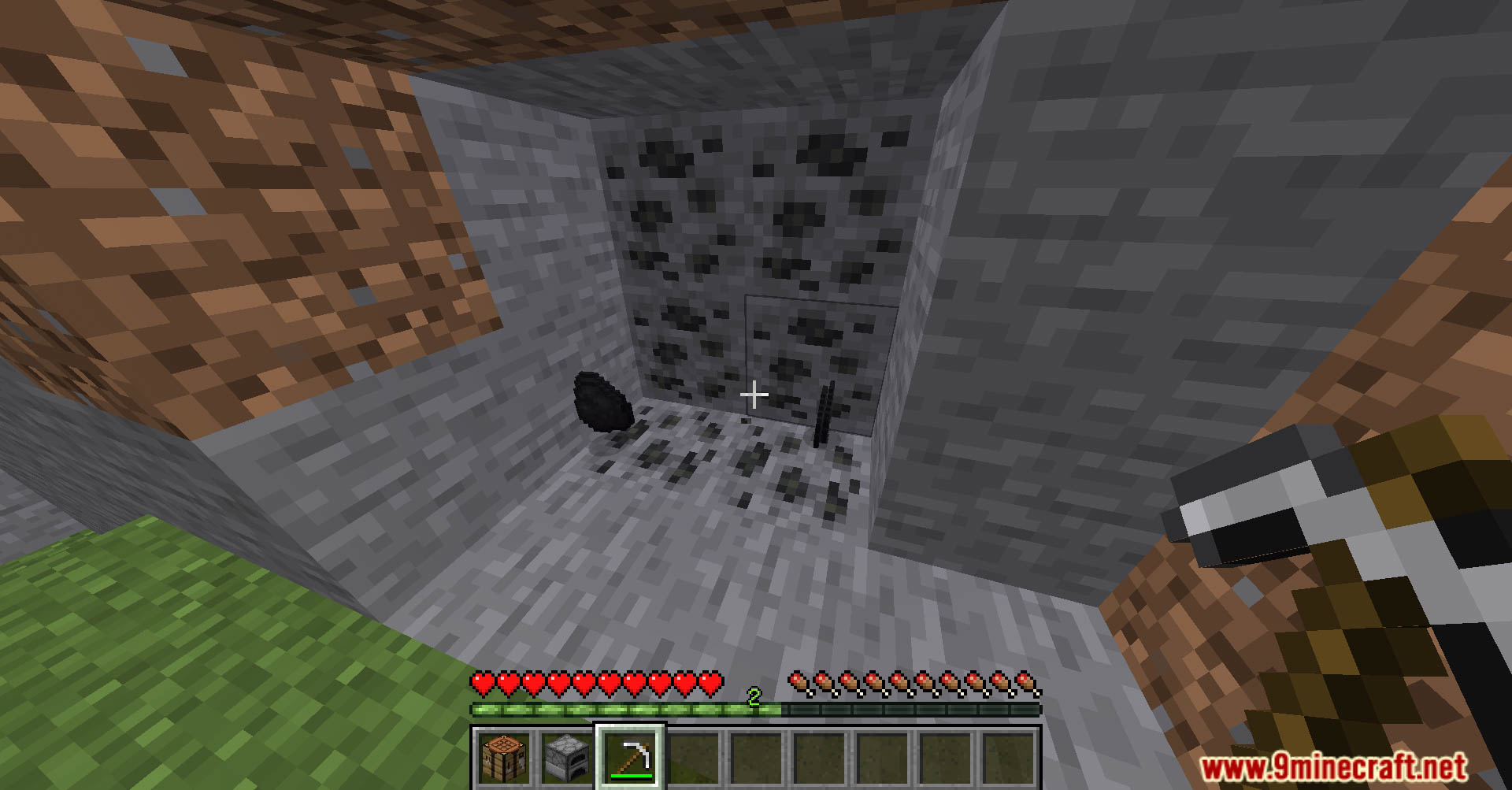This screenshot has width=1512, height=790.
Task: Choose the furnace in the hotbar
Action: [567, 758]
